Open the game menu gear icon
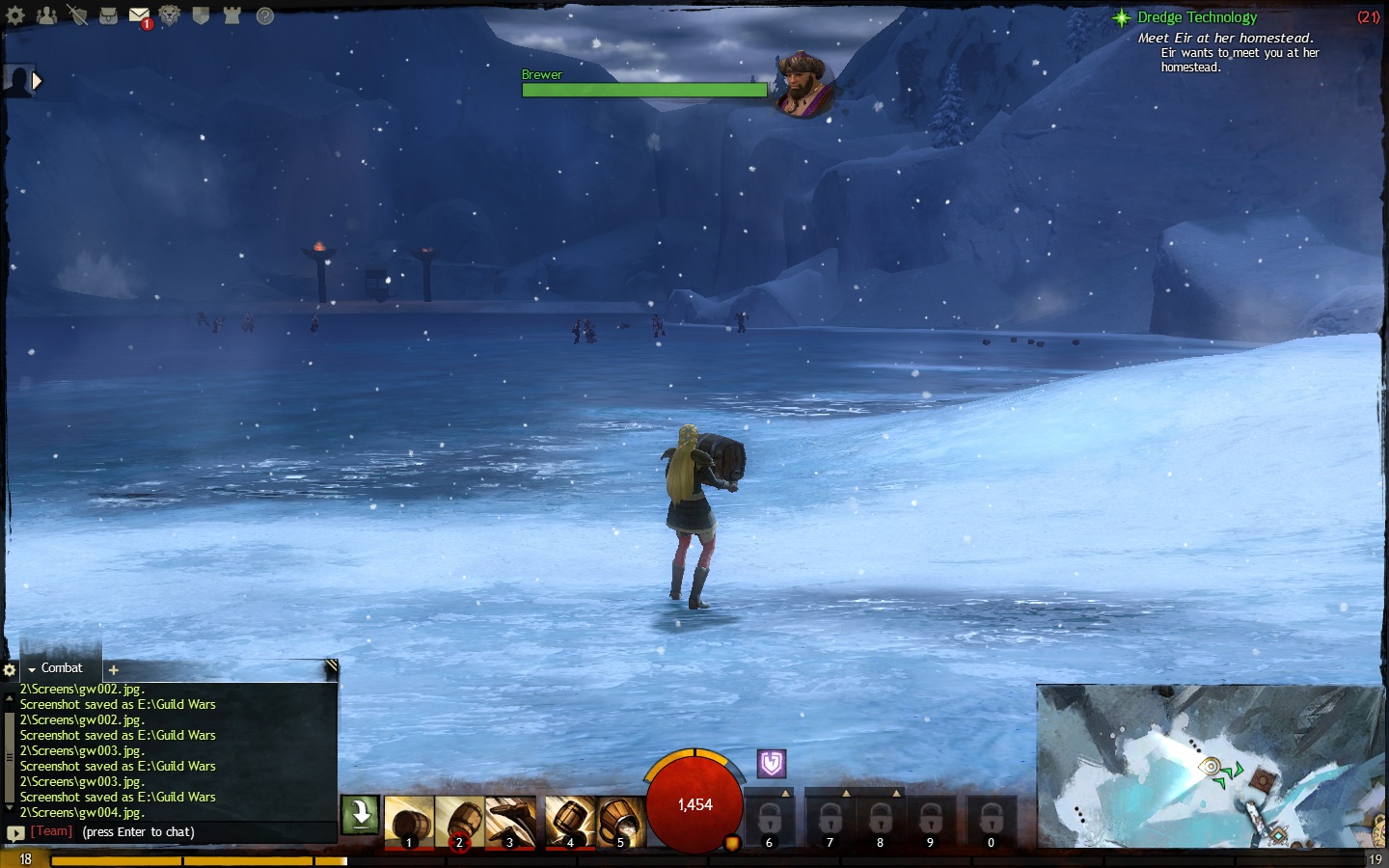 (x=15, y=15)
